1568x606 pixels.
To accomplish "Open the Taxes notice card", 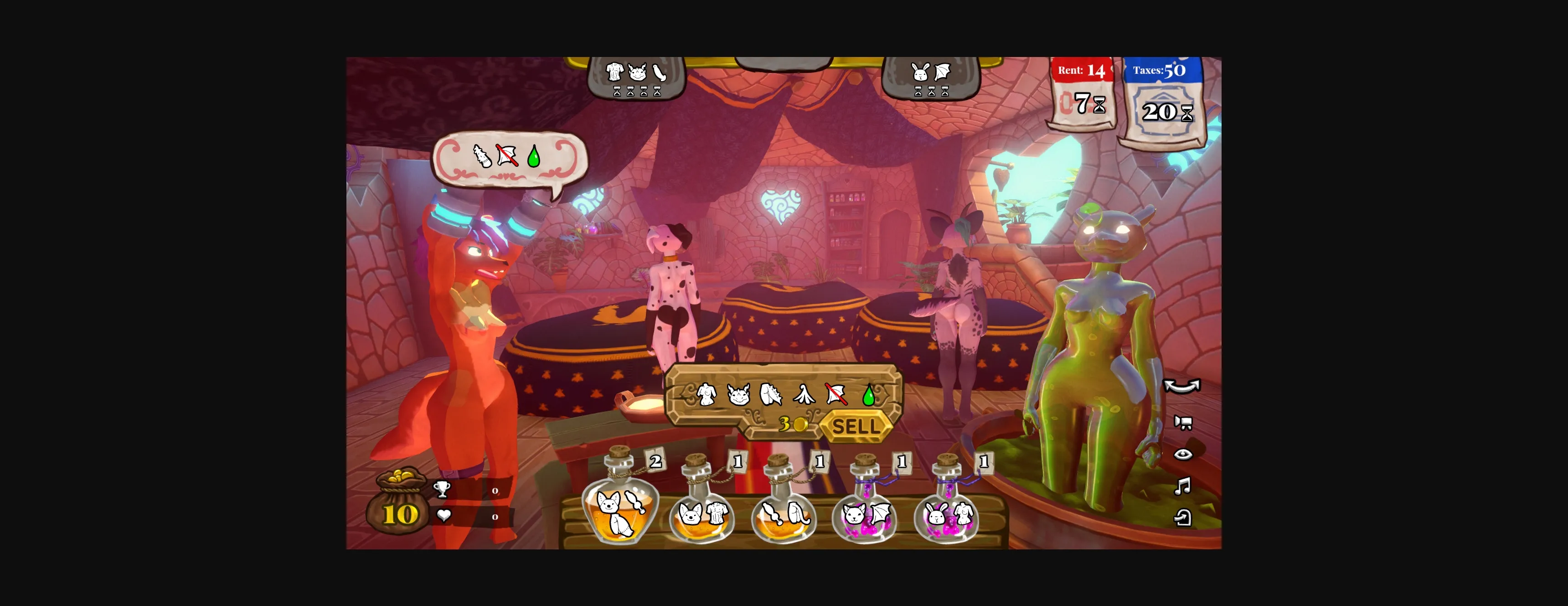I will point(1163,100).
